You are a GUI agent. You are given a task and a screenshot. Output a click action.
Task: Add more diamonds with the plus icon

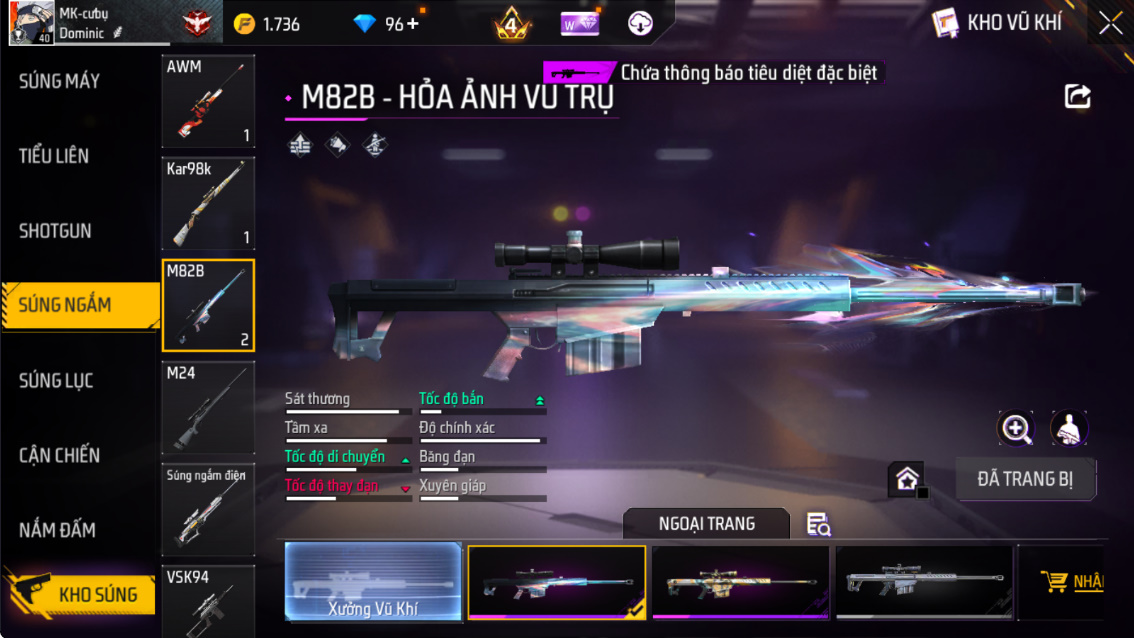click(x=412, y=24)
